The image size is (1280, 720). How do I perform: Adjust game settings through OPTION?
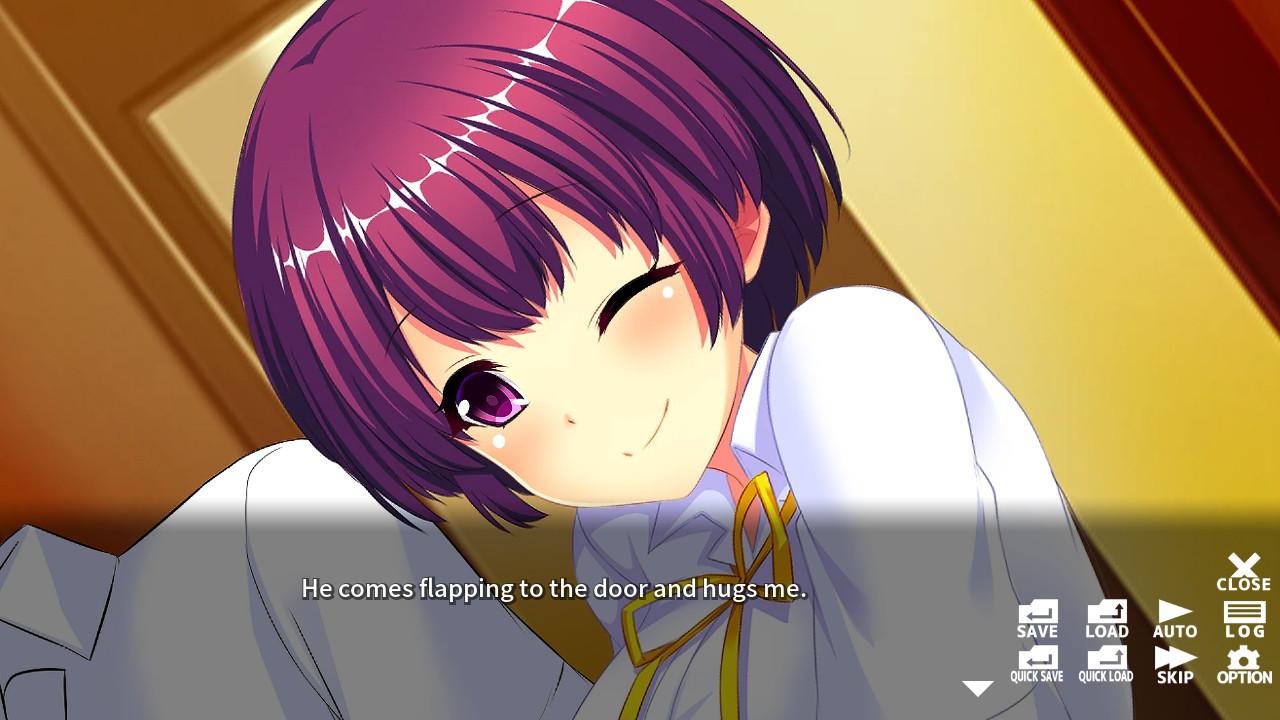[x=1243, y=662]
